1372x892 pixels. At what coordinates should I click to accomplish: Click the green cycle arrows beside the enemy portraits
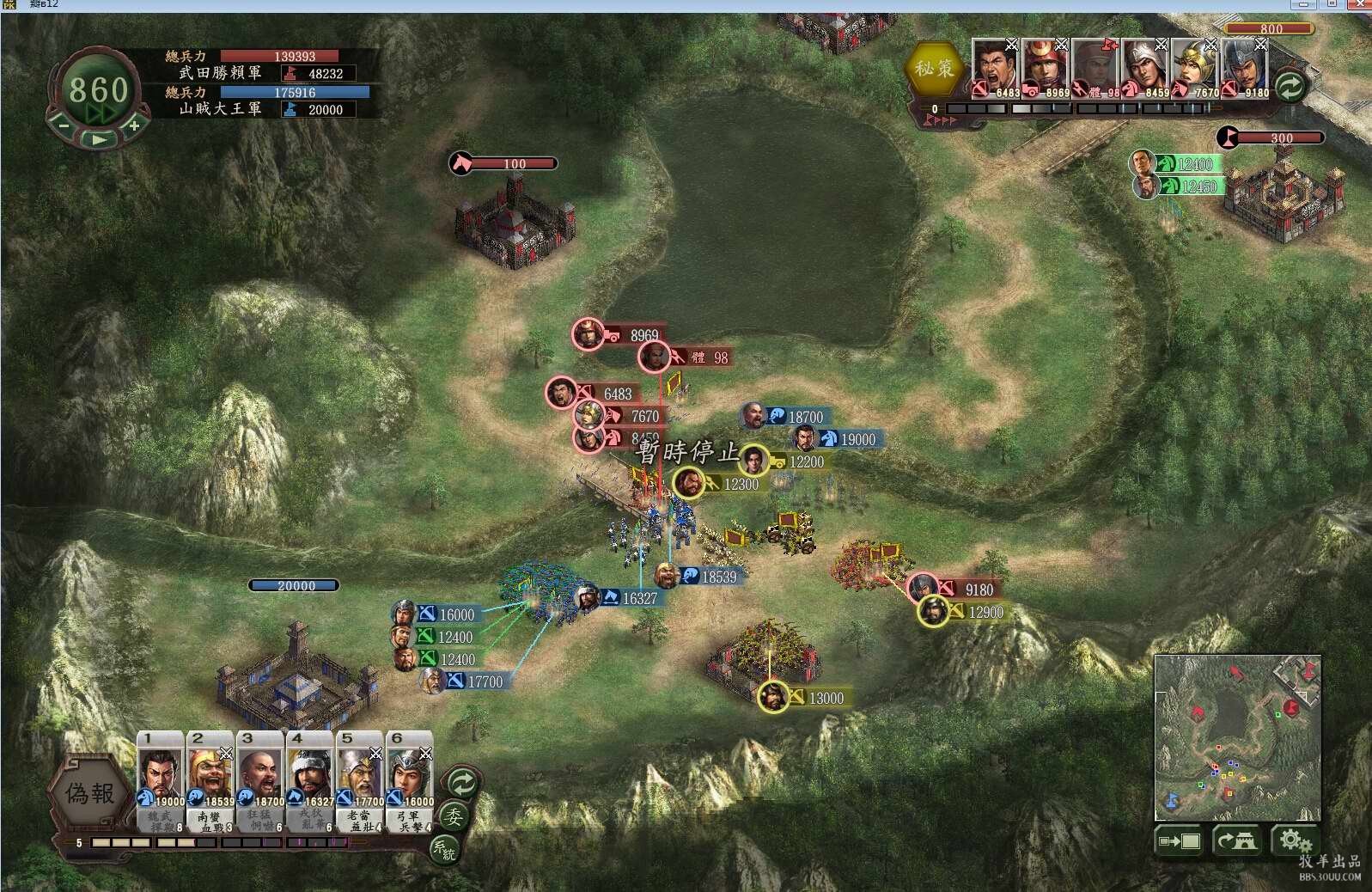coord(1289,86)
